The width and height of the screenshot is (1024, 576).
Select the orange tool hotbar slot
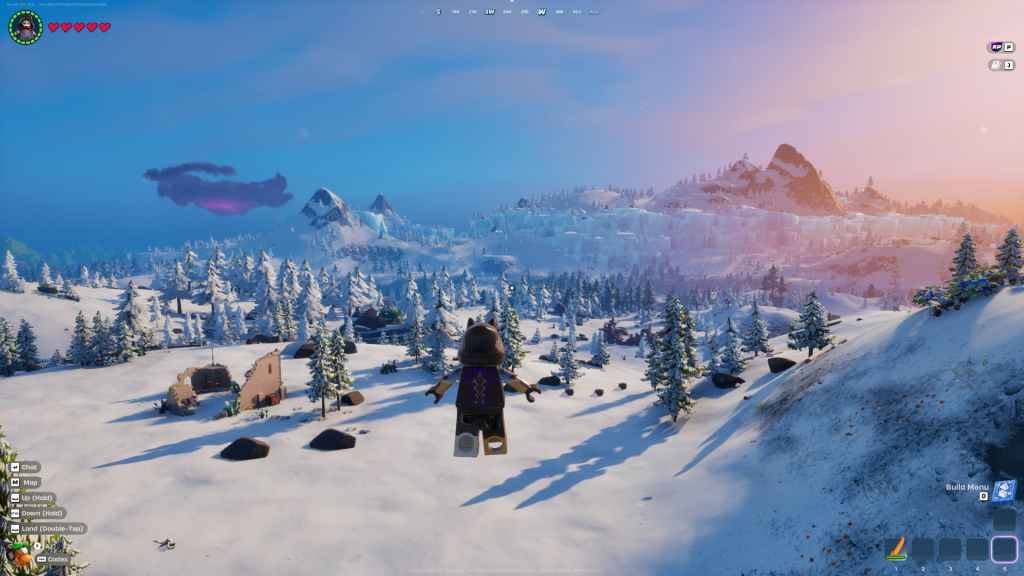click(896, 548)
